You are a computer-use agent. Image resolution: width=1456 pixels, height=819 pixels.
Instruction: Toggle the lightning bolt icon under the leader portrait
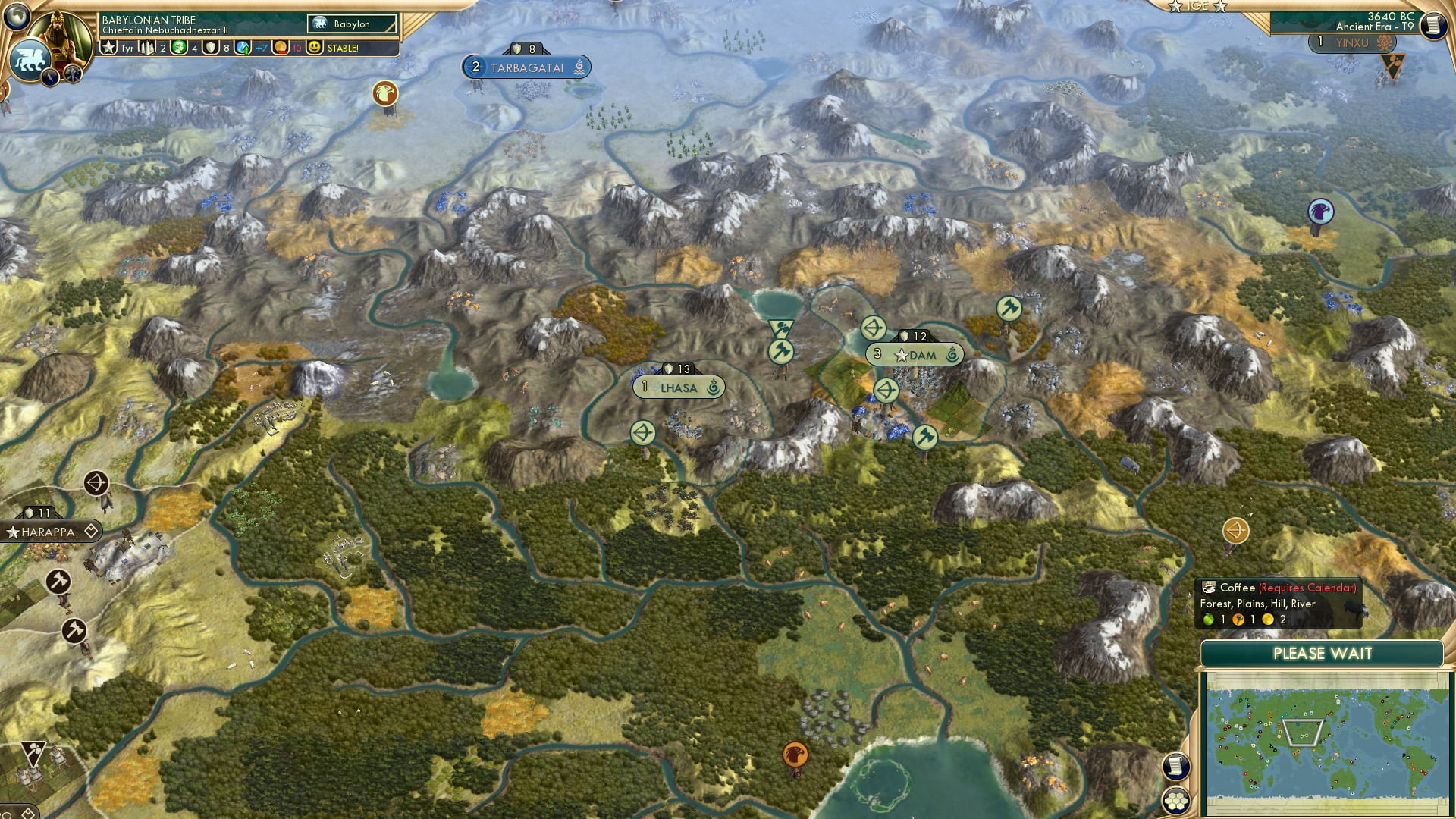point(50,76)
